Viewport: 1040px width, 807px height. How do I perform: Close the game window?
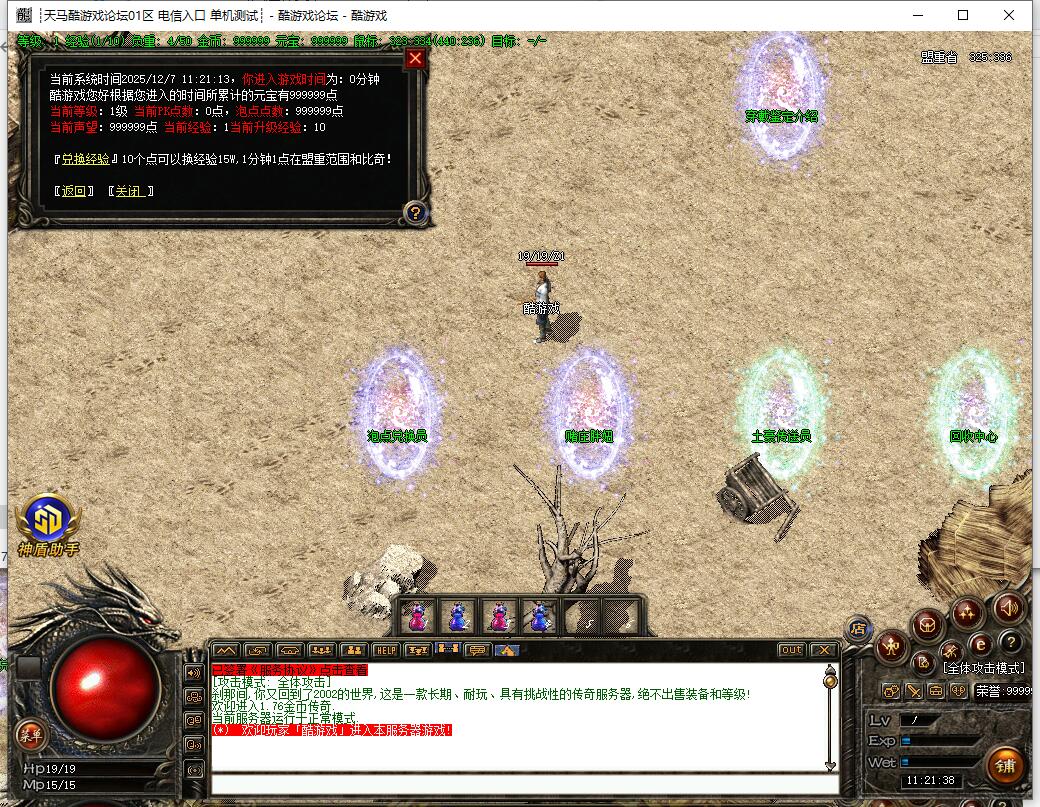(x=1011, y=15)
